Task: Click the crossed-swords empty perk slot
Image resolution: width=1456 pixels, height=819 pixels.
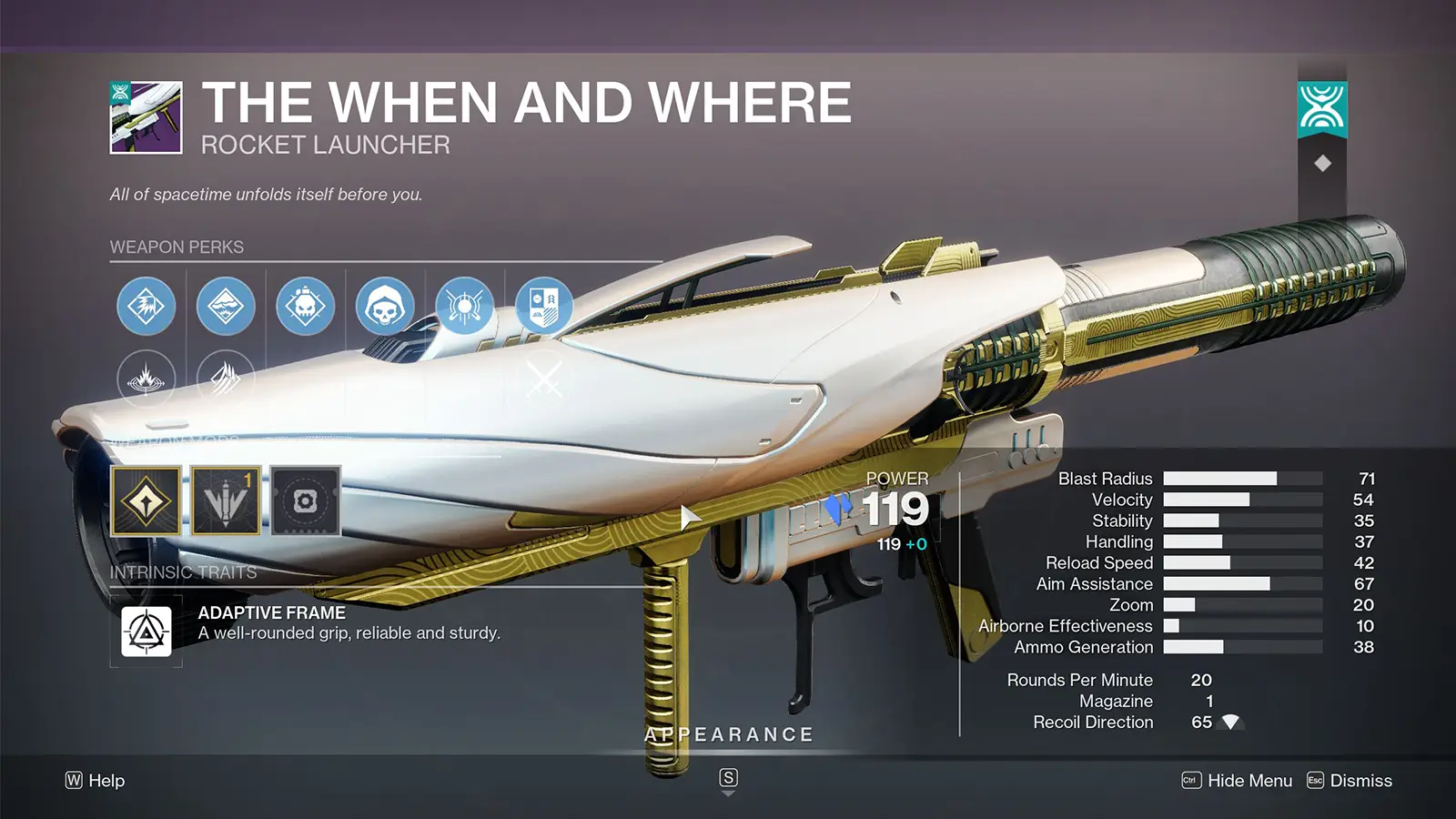Action: (x=544, y=377)
